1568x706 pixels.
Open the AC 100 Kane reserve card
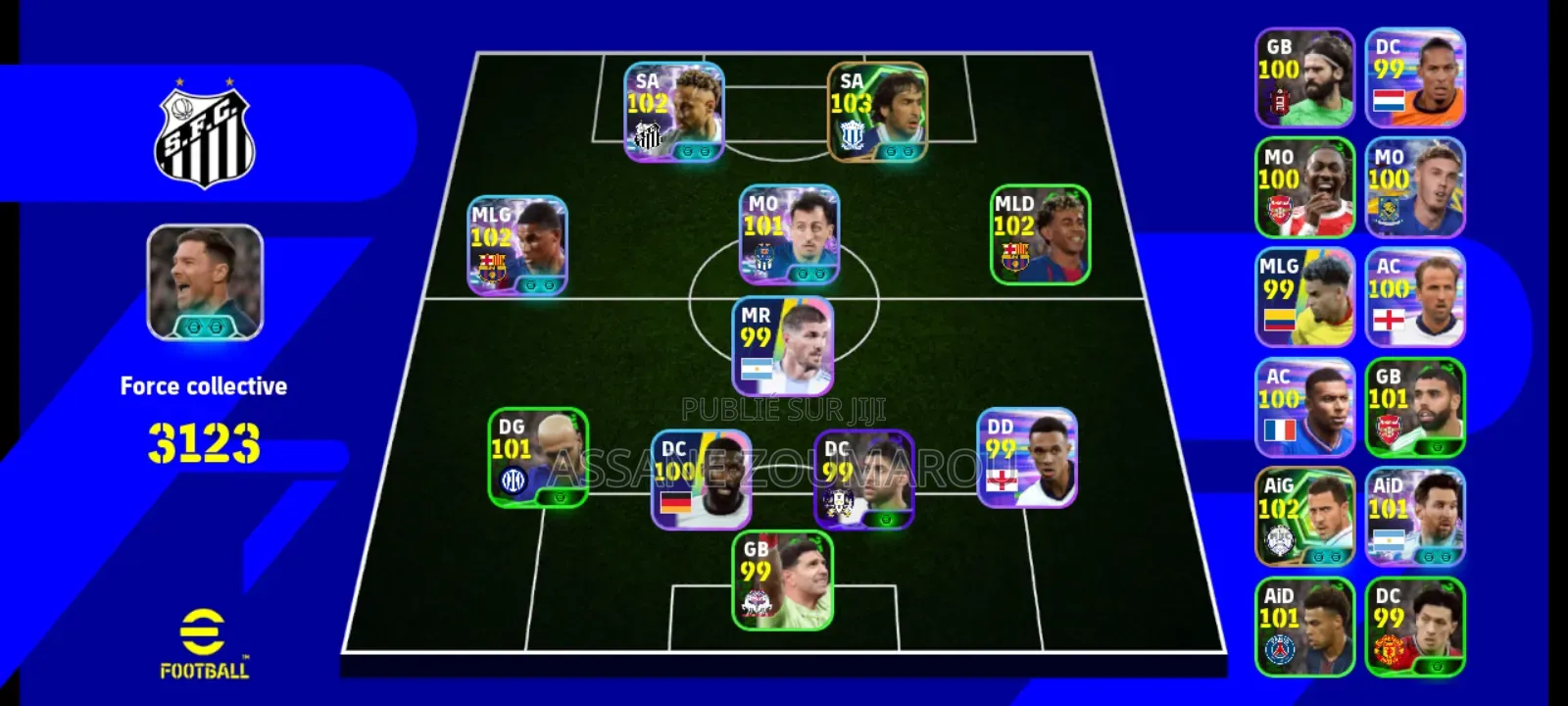pyautogui.click(x=1416, y=294)
